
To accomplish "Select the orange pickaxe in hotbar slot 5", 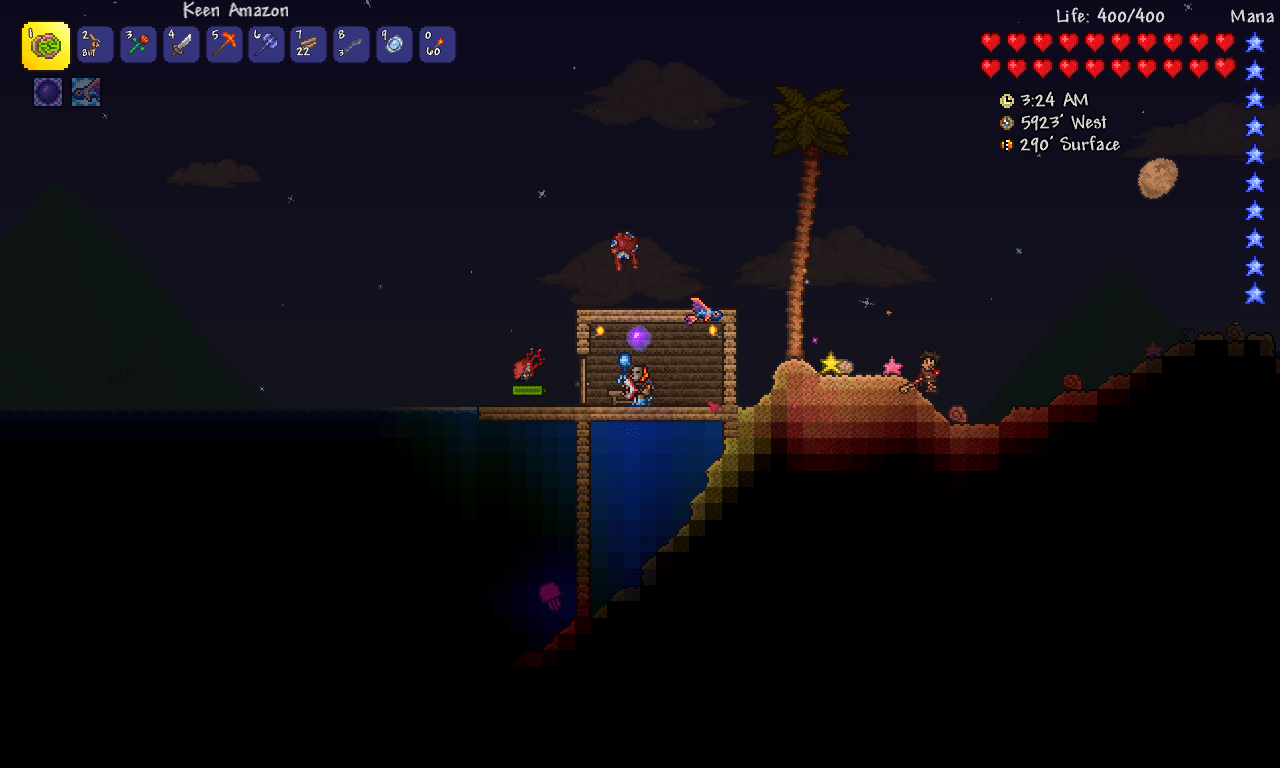I will (x=224, y=45).
